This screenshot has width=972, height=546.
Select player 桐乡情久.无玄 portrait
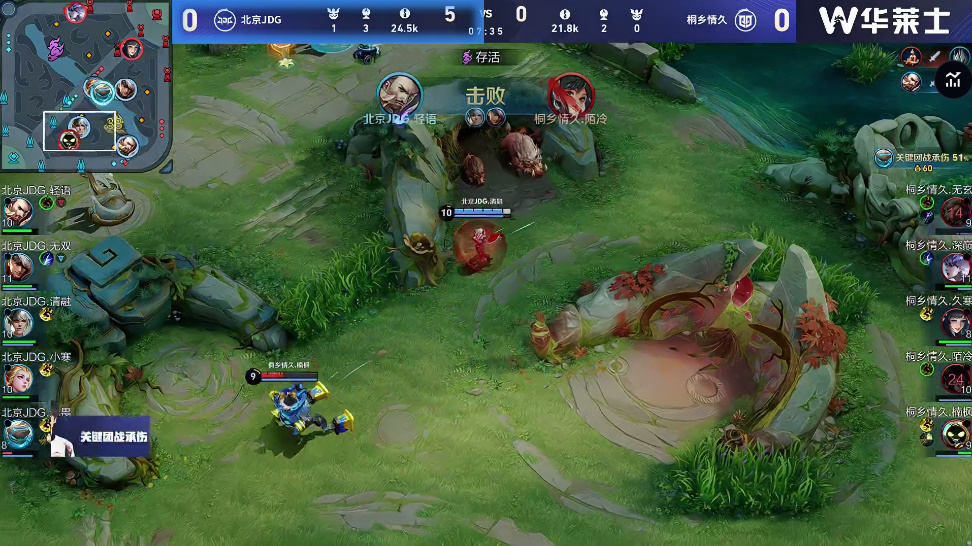954,212
